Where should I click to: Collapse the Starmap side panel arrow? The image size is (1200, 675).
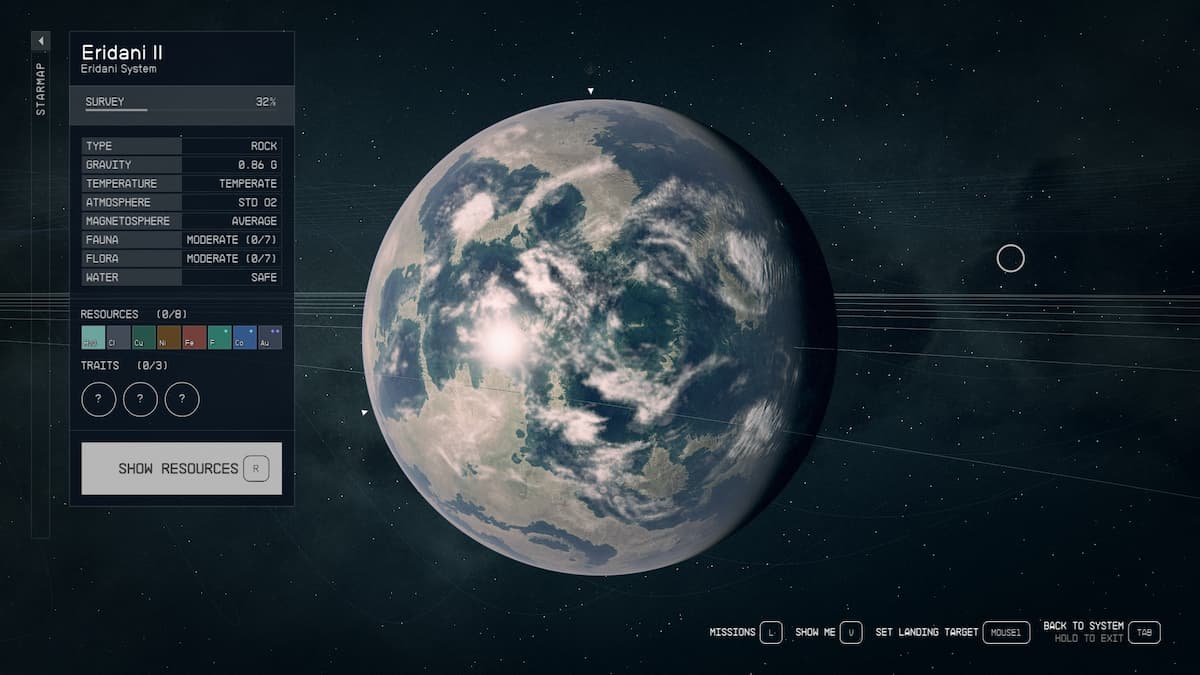[x=40, y=41]
